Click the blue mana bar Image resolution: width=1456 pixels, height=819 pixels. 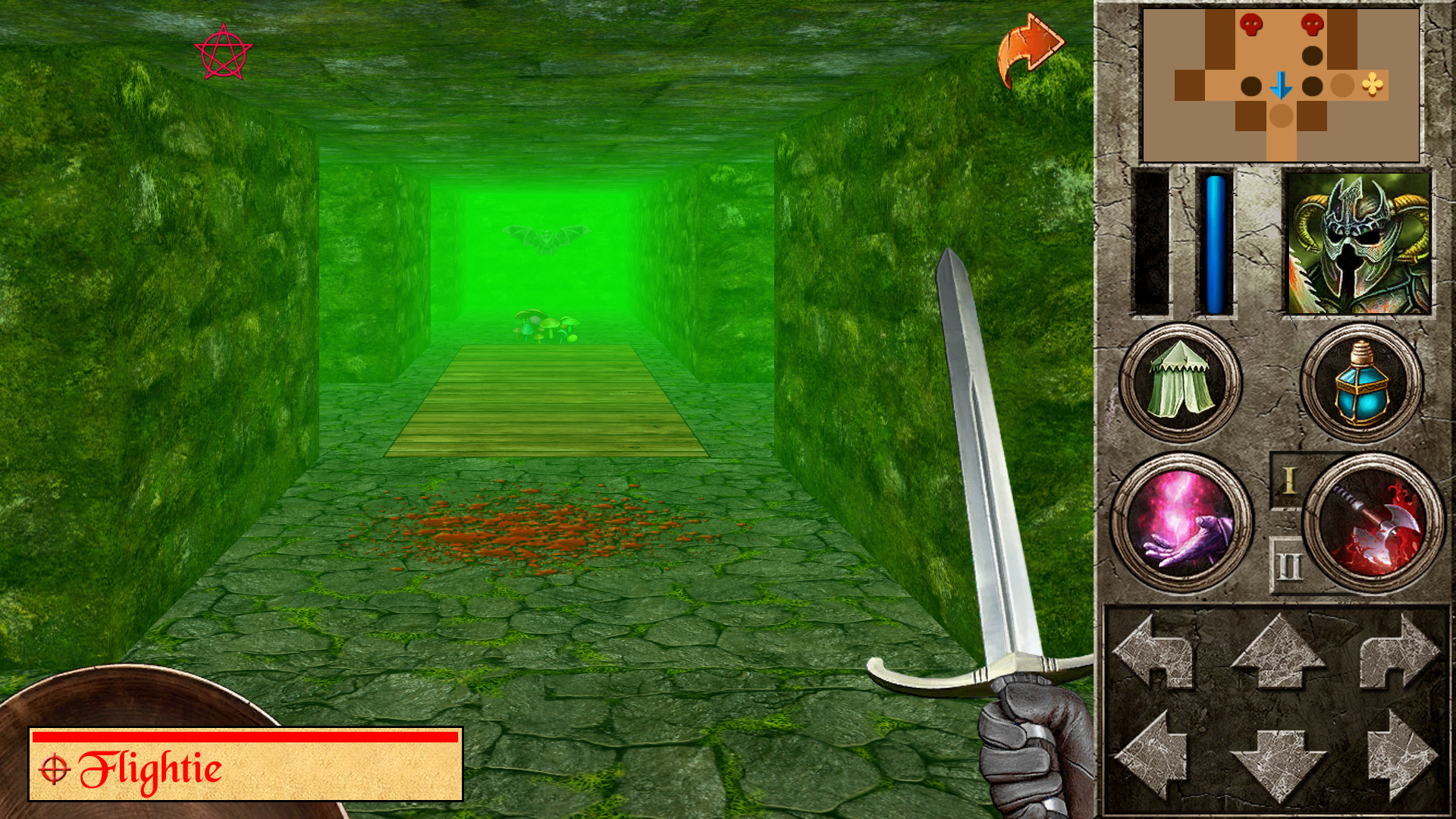tap(1216, 243)
